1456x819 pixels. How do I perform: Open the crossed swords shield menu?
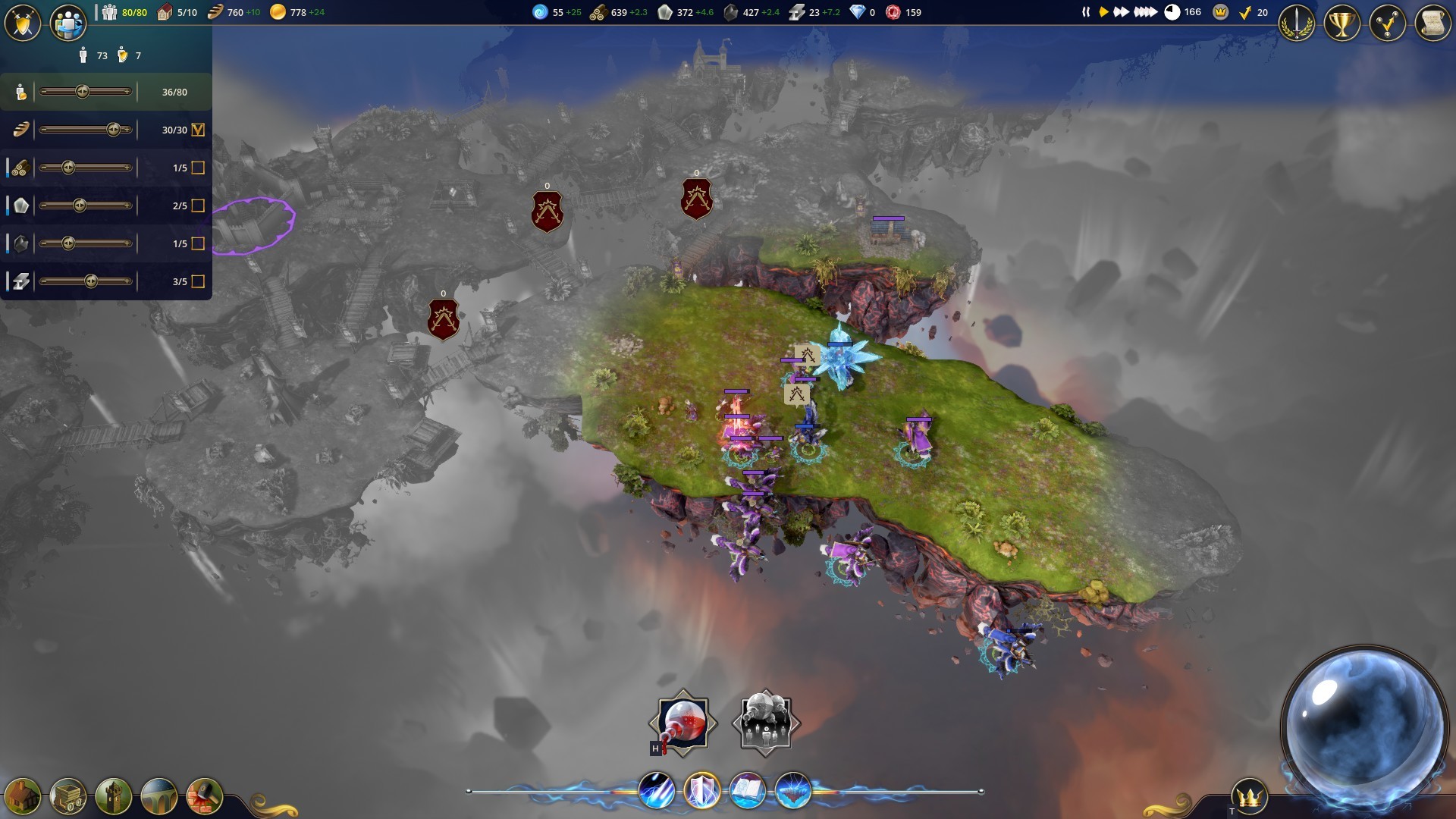click(23, 24)
